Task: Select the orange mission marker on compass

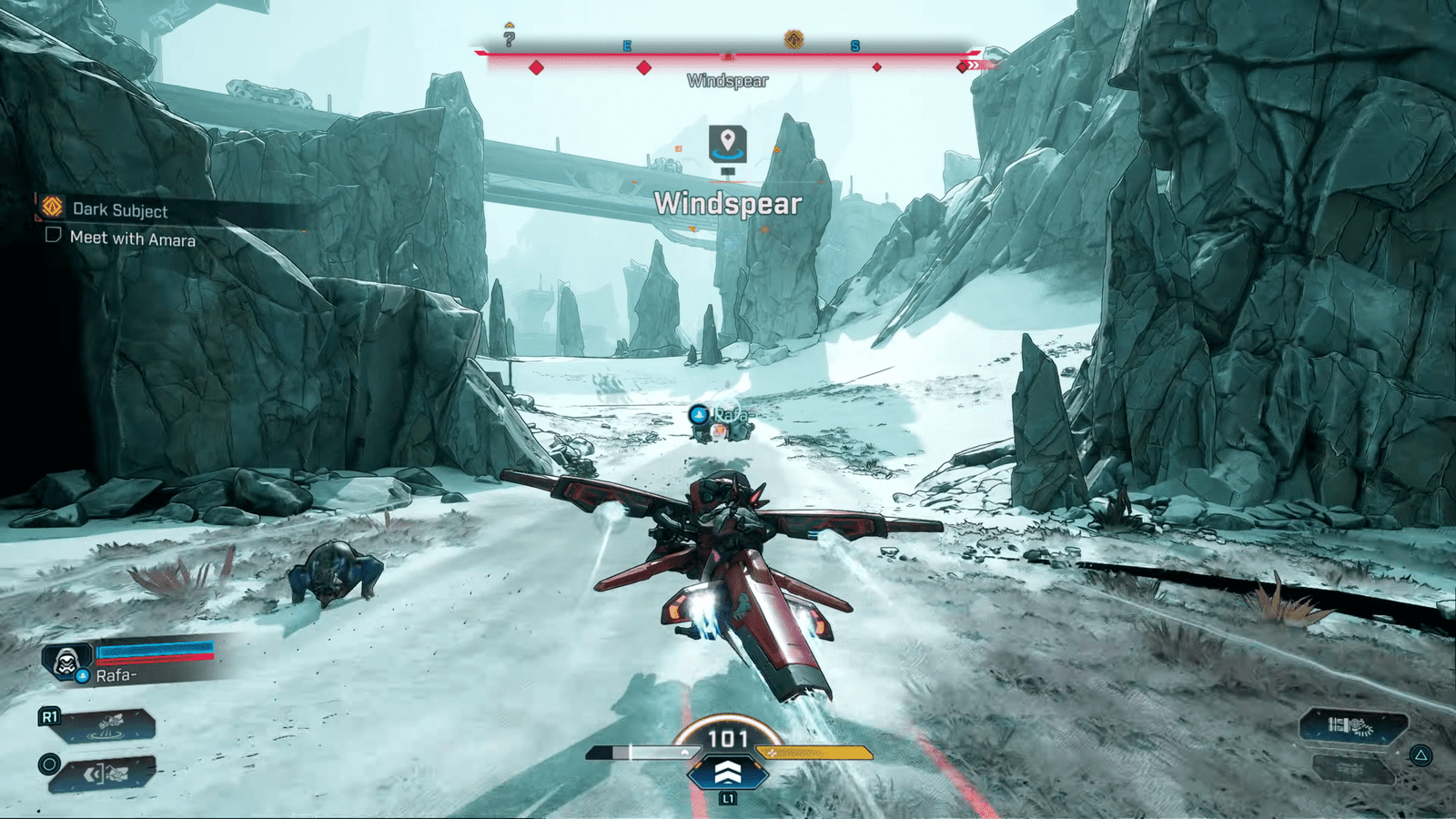Action: click(794, 39)
